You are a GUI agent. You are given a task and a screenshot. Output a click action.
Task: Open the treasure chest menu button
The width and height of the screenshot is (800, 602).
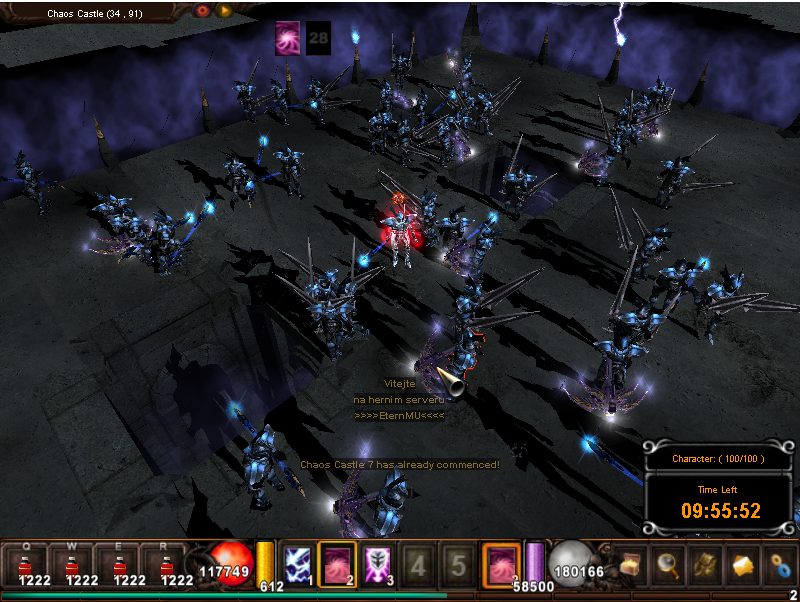[x=630, y=563]
